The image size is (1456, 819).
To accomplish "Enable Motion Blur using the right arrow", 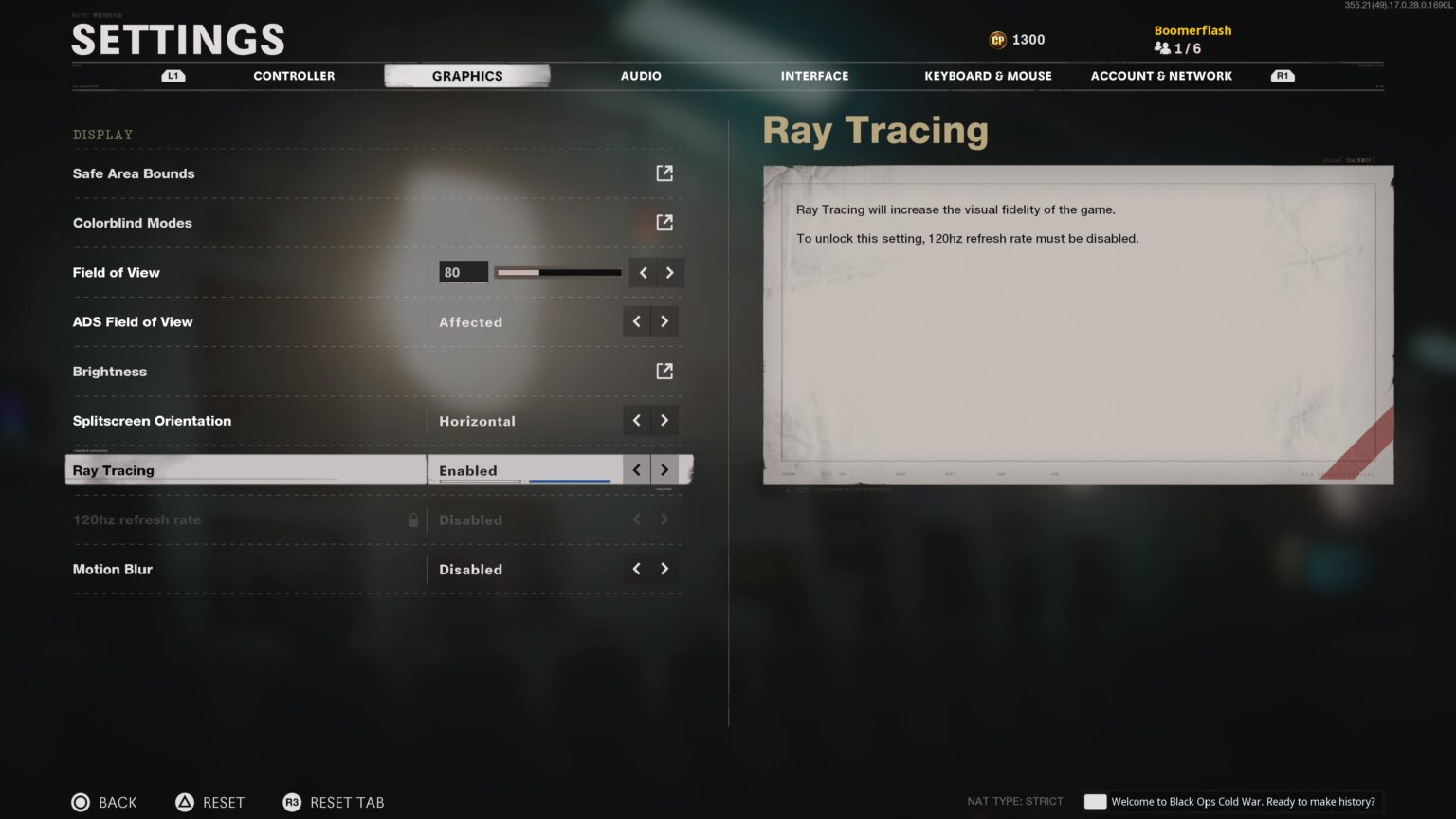I will pyautogui.click(x=664, y=569).
